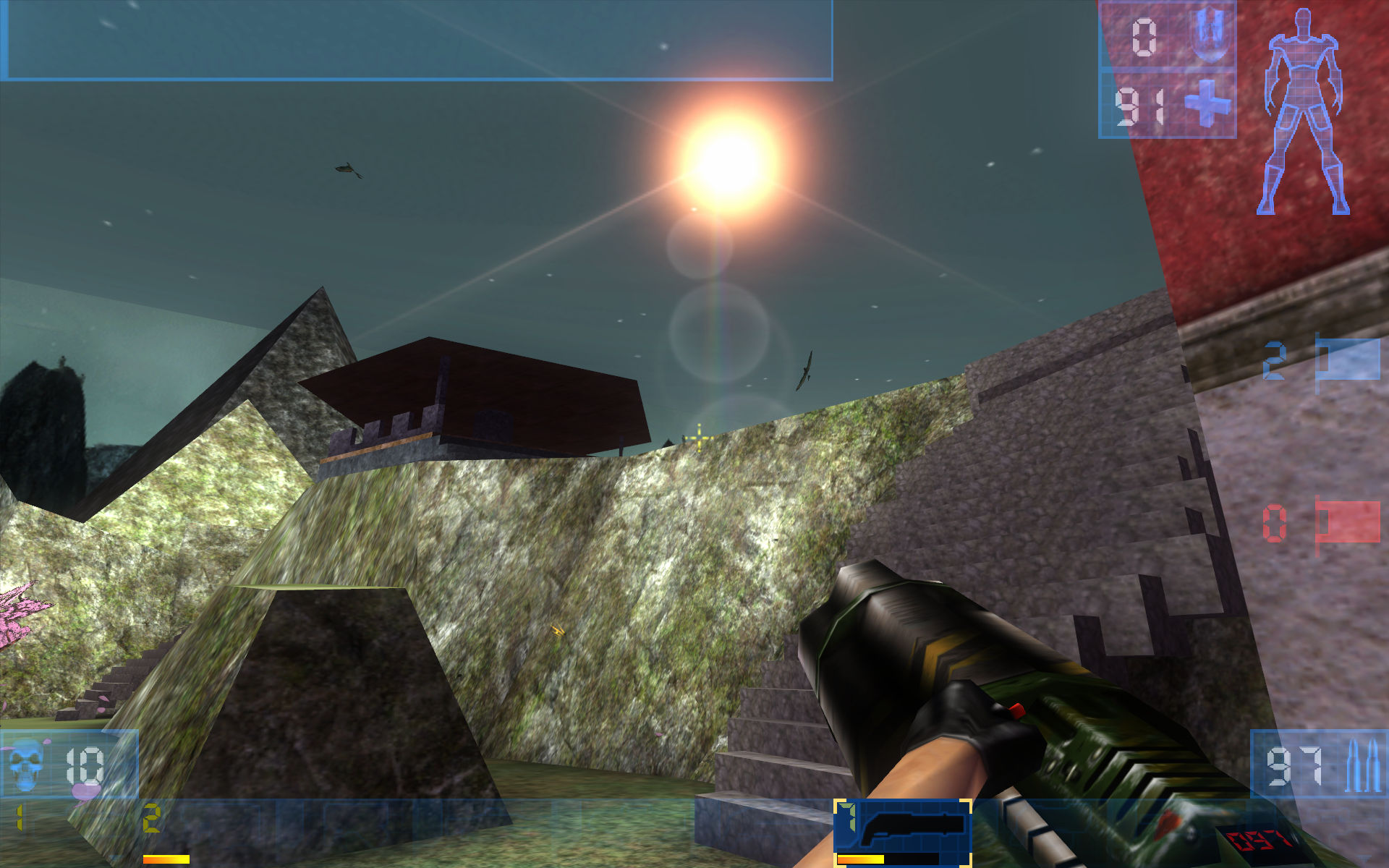Image resolution: width=1389 pixels, height=868 pixels.
Task: Click the empty weapon slot labeled 1
Action: (22, 817)
